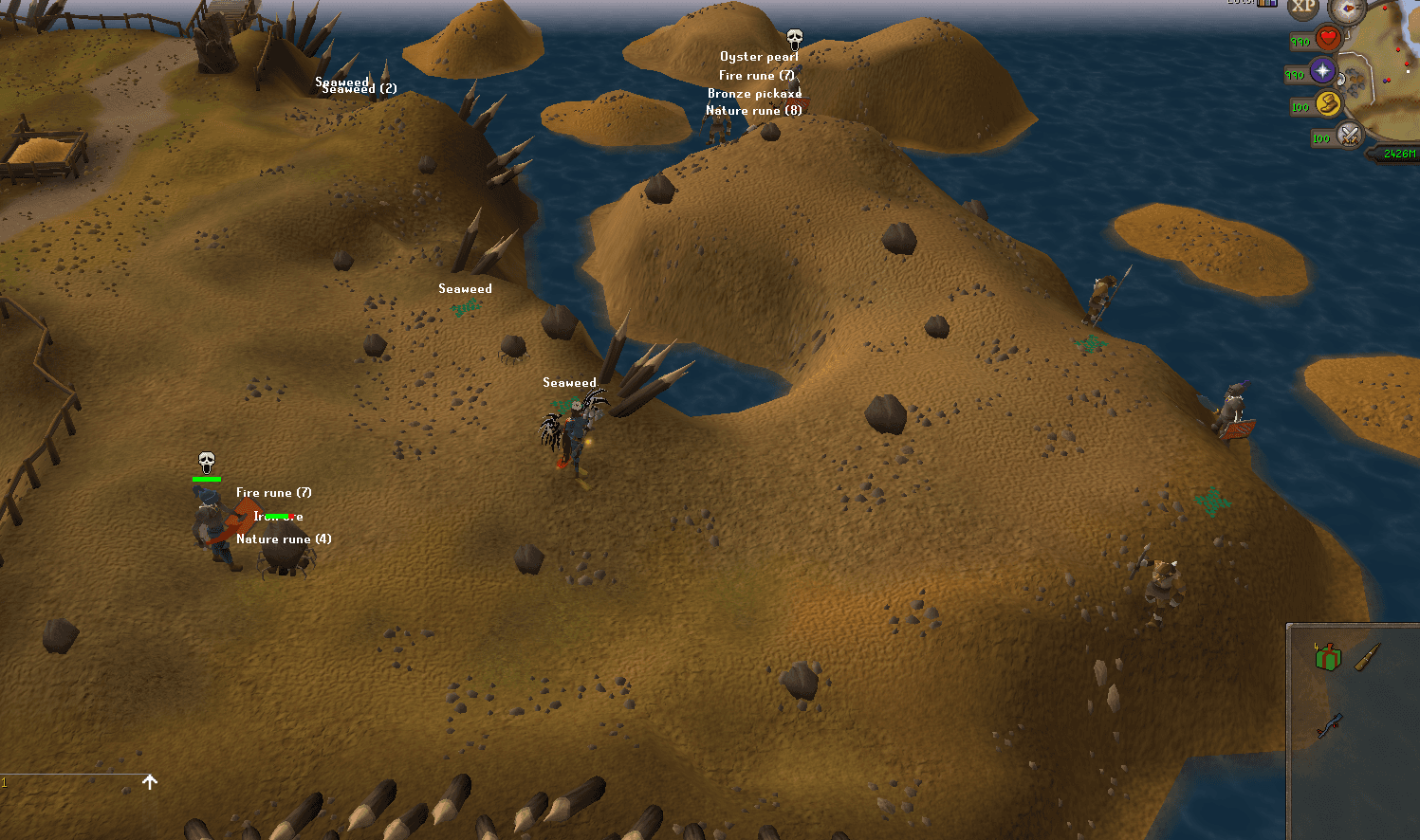Select the green present in inventory
Viewport: 1420px width, 840px height.
point(1328,657)
